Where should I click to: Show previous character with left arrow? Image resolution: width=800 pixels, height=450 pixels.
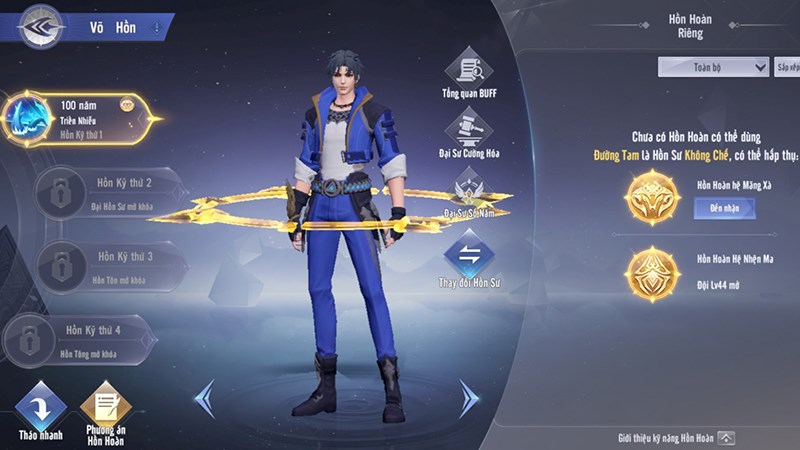204,398
